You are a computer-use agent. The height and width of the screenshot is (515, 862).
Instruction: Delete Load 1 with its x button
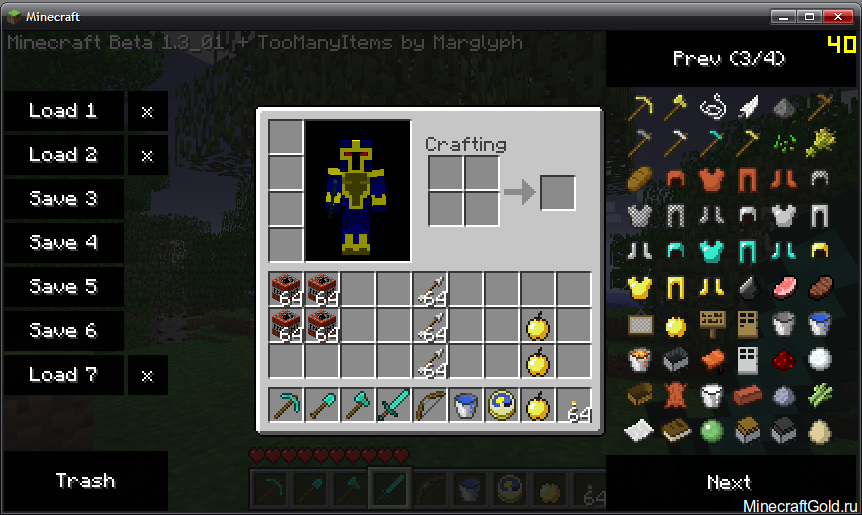coord(147,111)
